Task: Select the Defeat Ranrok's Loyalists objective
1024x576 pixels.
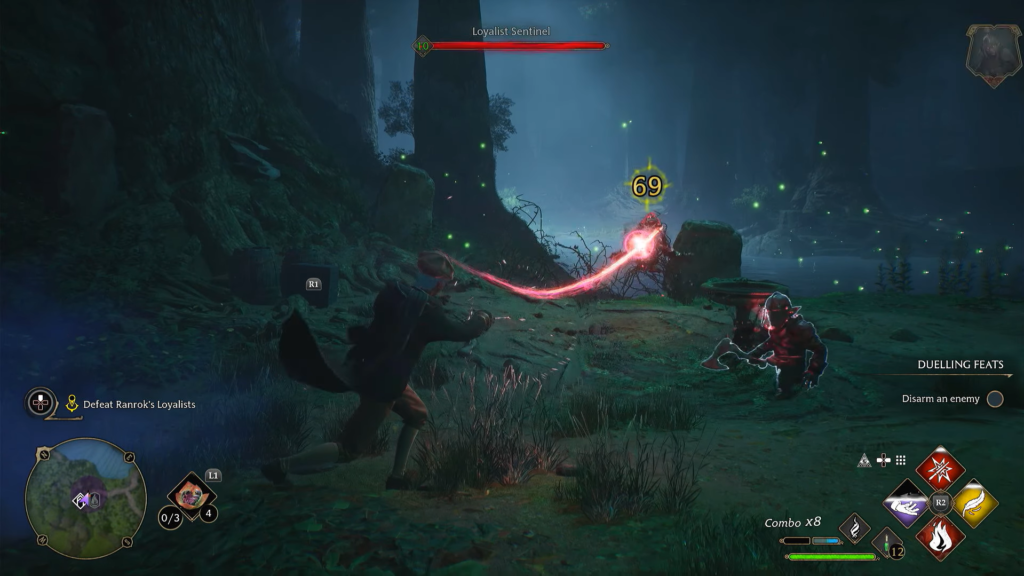Action: tap(139, 404)
